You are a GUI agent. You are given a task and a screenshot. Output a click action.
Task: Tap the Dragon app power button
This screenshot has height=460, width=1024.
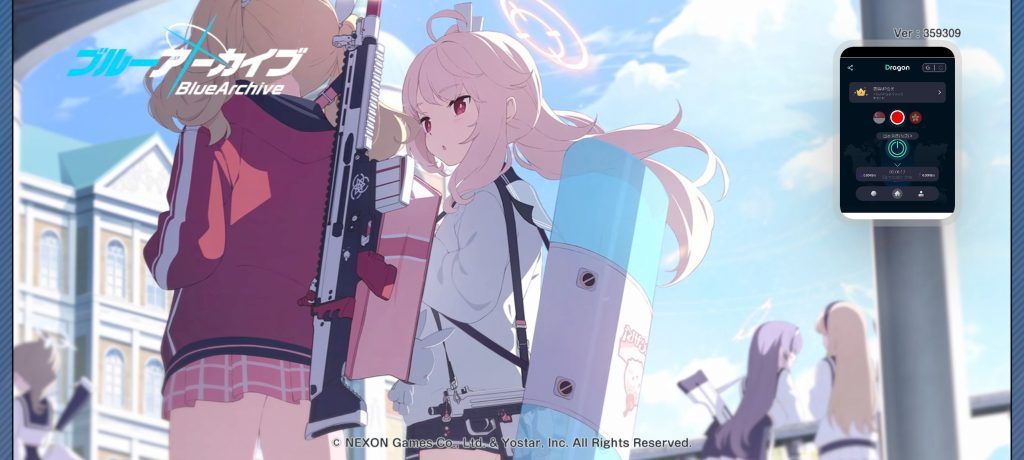point(897,149)
